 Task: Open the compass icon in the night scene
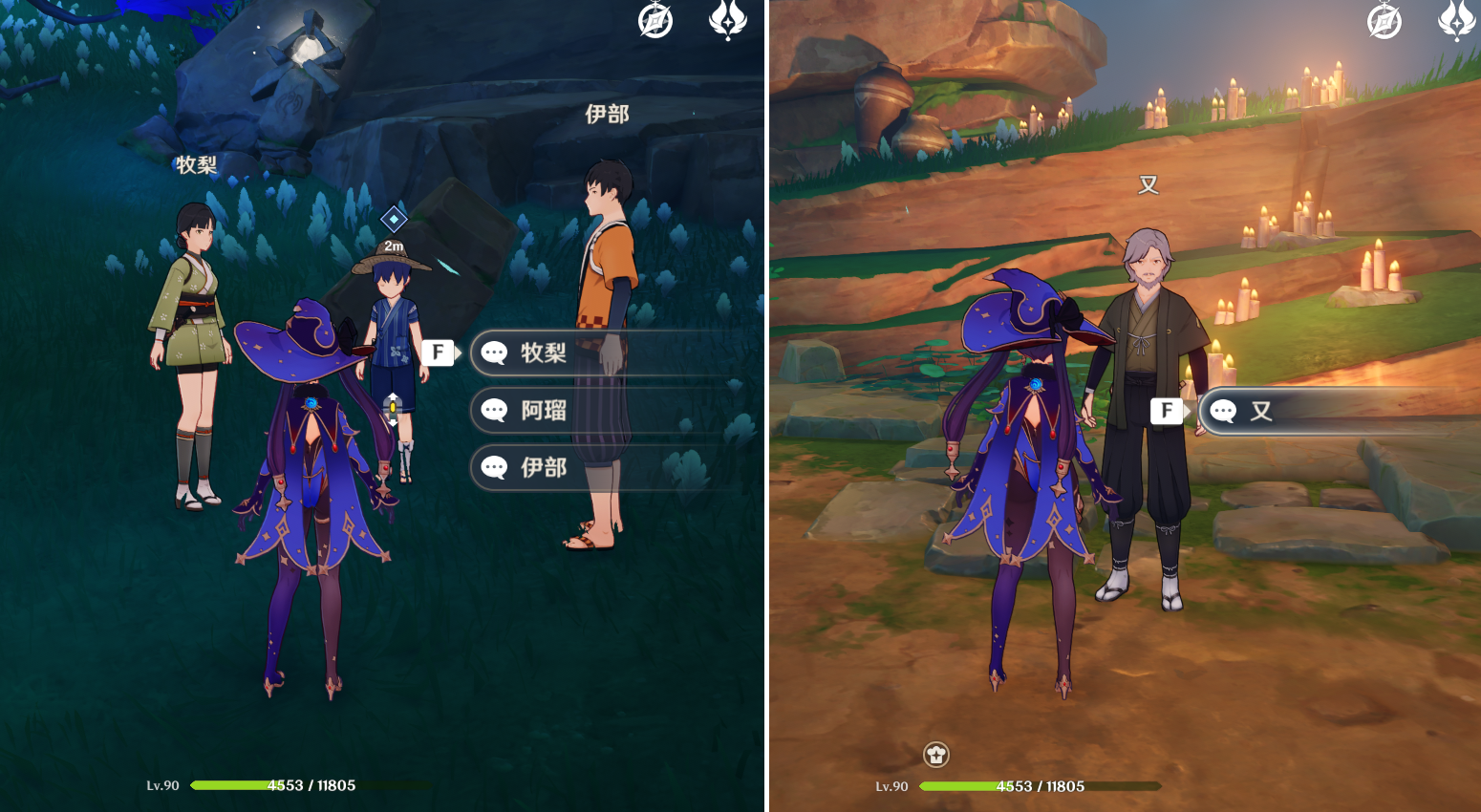point(655,20)
